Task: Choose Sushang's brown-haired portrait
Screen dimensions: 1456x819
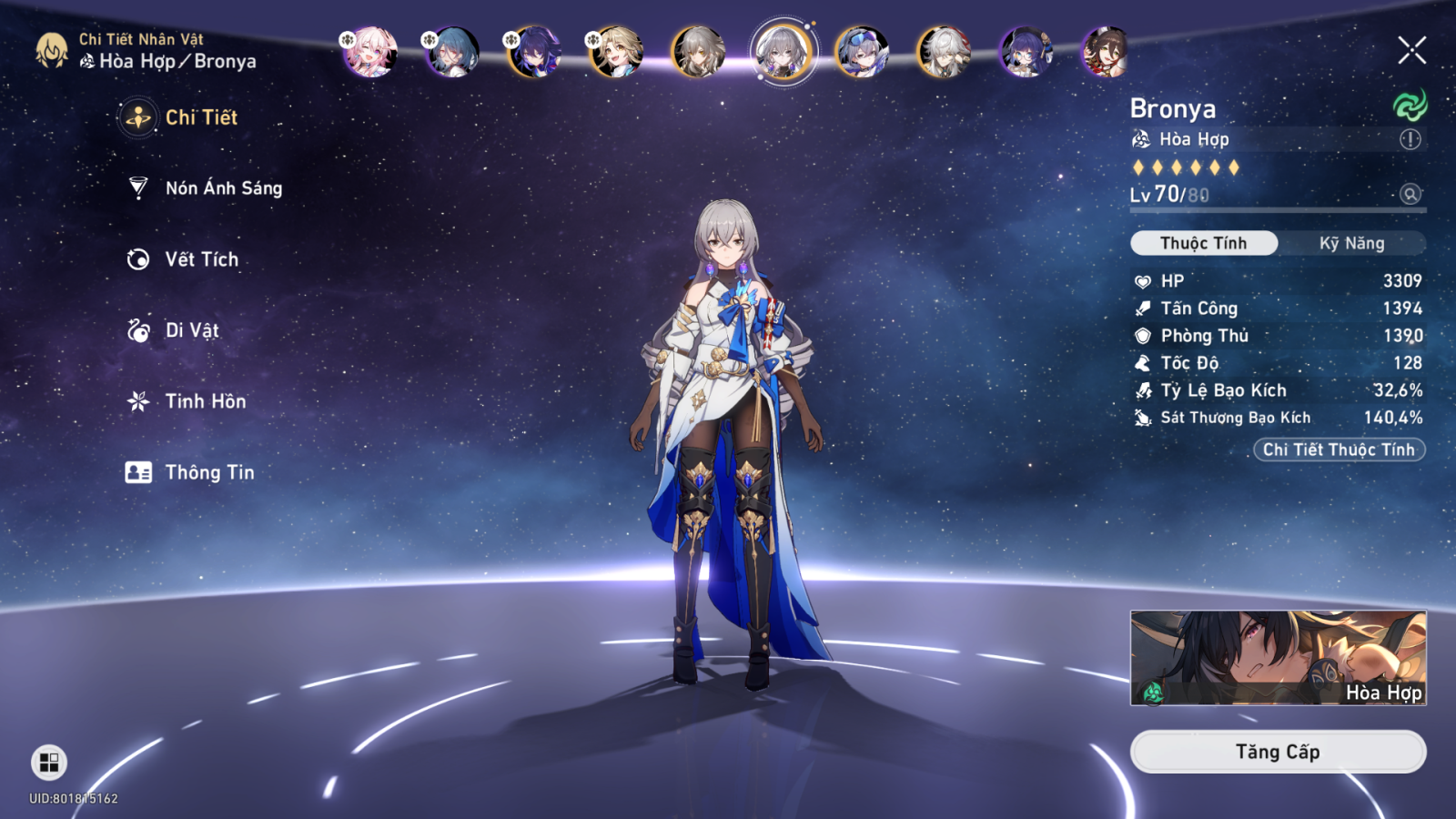Action: click(1106, 52)
